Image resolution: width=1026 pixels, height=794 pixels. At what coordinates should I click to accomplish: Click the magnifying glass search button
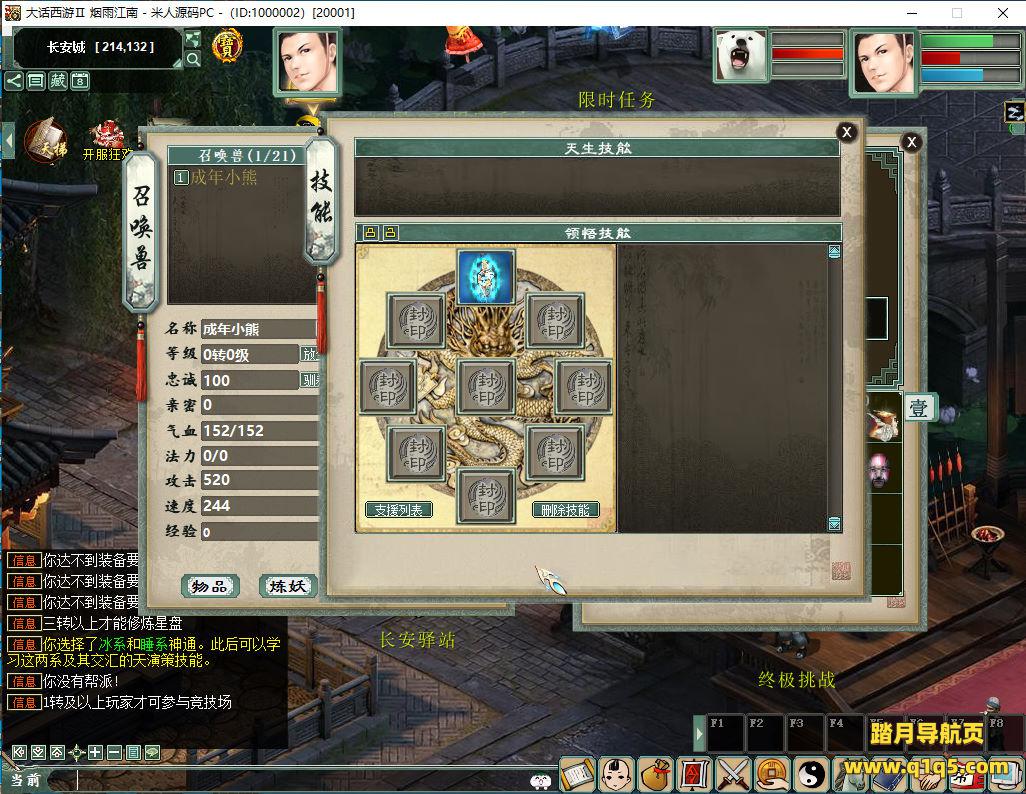[193, 59]
